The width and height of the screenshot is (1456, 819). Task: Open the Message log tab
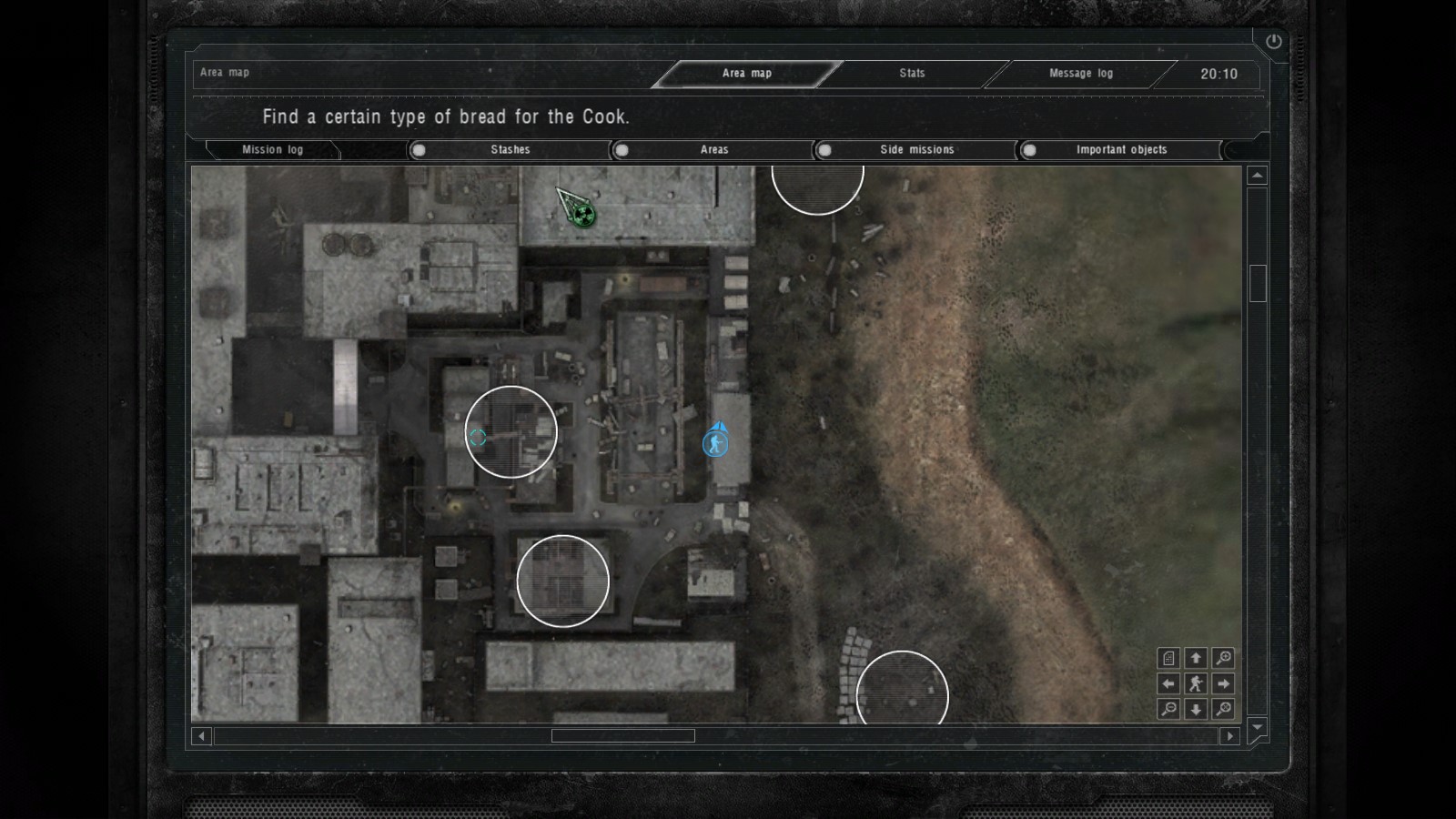1080,74
